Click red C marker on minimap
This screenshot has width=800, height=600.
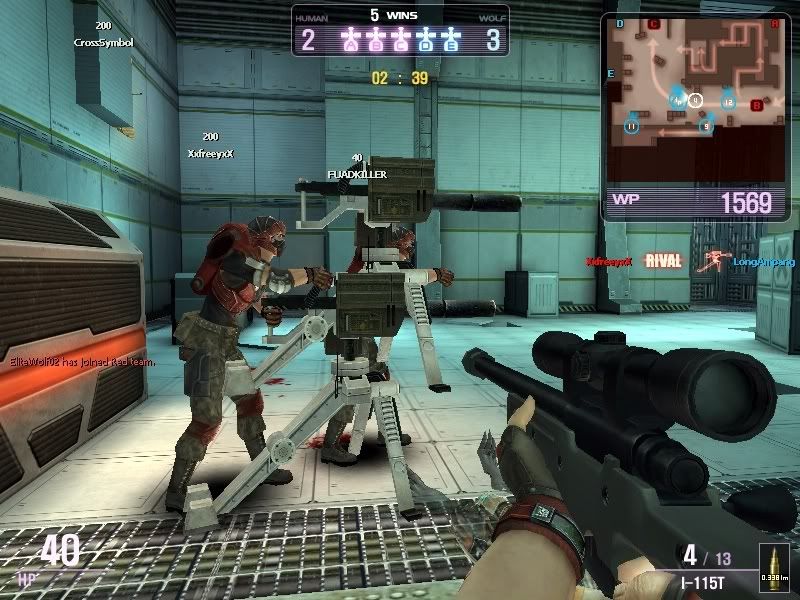655,24
